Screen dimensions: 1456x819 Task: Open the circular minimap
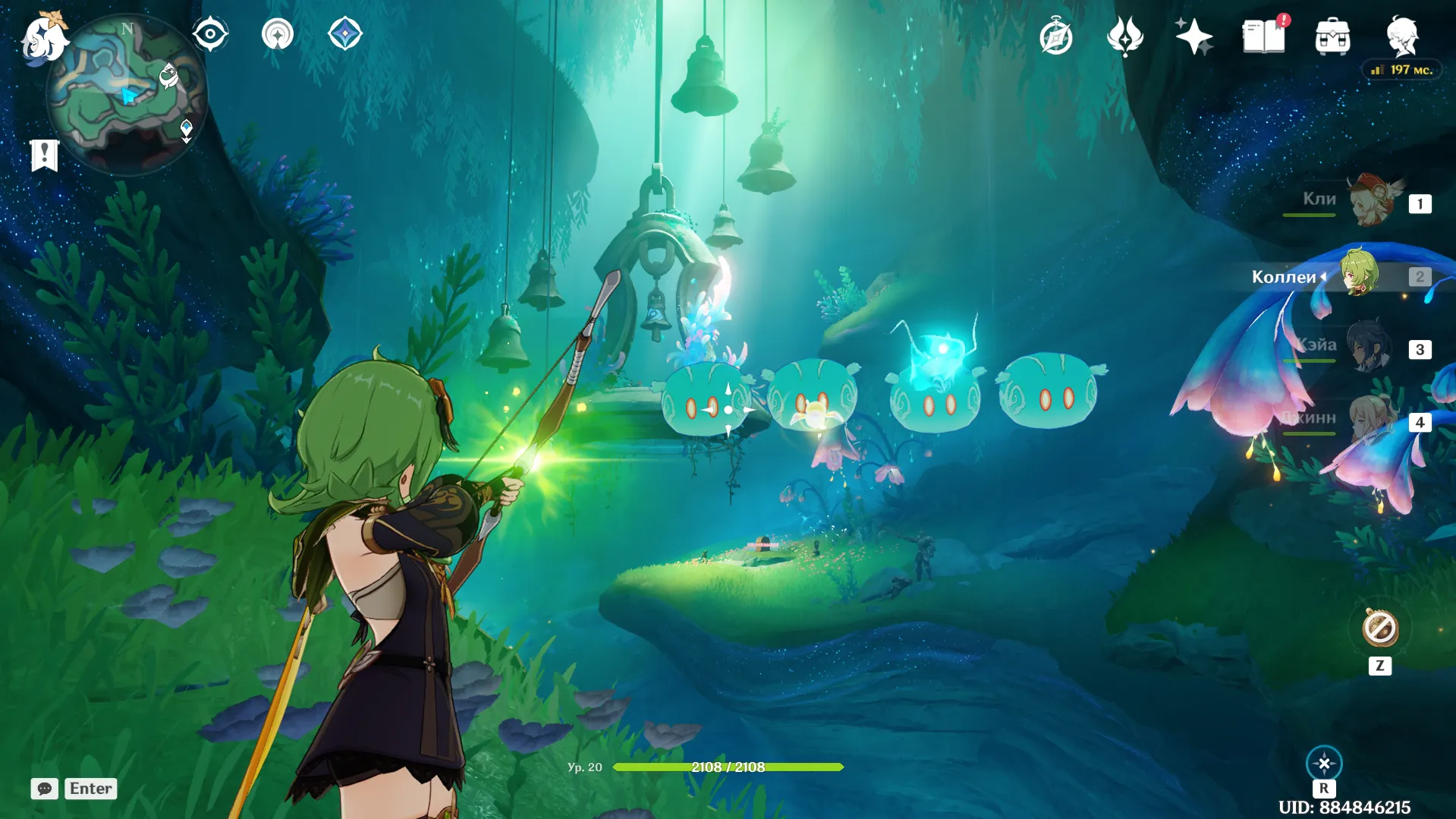pos(127,95)
